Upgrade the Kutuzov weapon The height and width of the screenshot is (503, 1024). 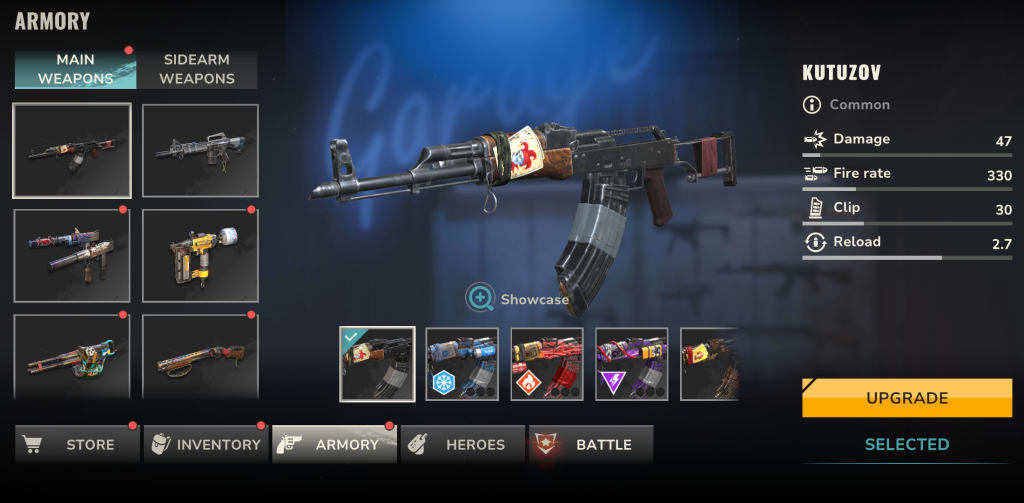point(906,398)
